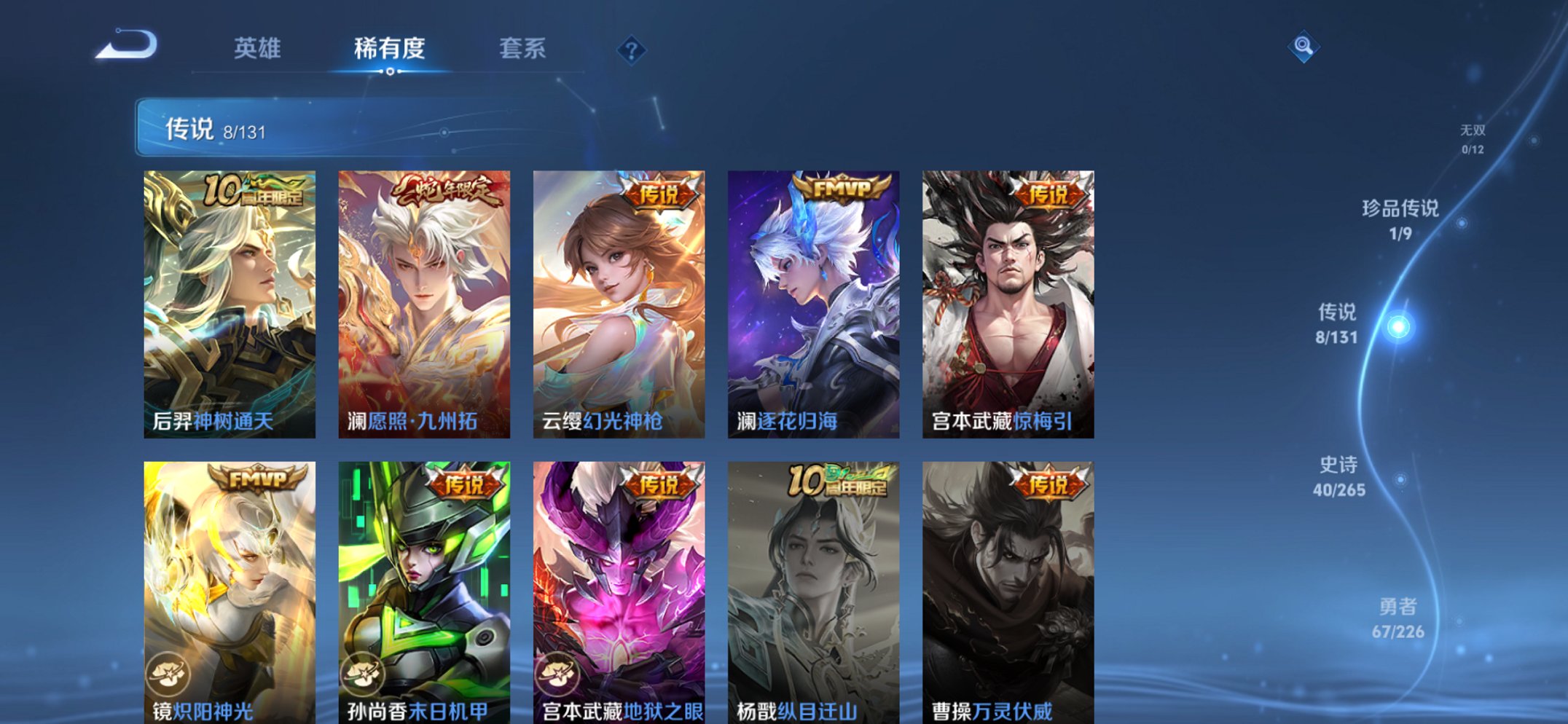The width and height of the screenshot is (1568, 724).
Task: Click the star badge on 孙尚香末日机甲 skin
Action: click(x=364, y=674)
